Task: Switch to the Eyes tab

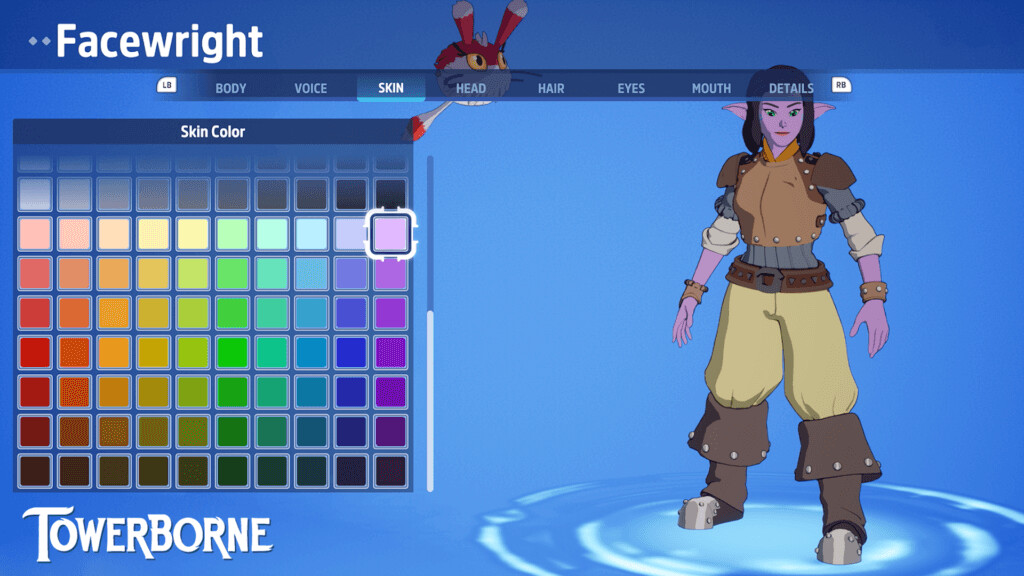Action: (x=631, y=88)
